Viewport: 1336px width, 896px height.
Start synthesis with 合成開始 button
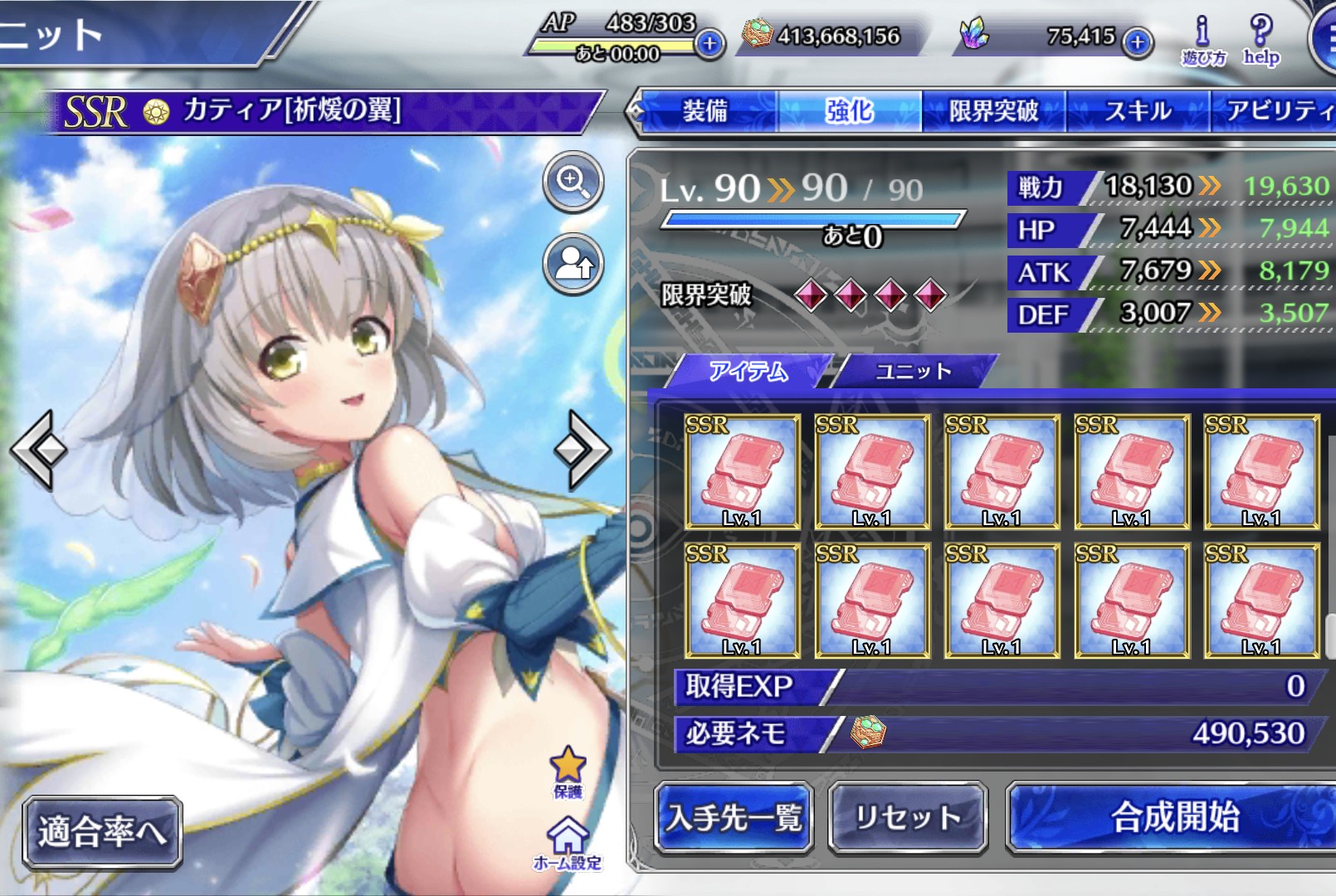click(1174, 818)
